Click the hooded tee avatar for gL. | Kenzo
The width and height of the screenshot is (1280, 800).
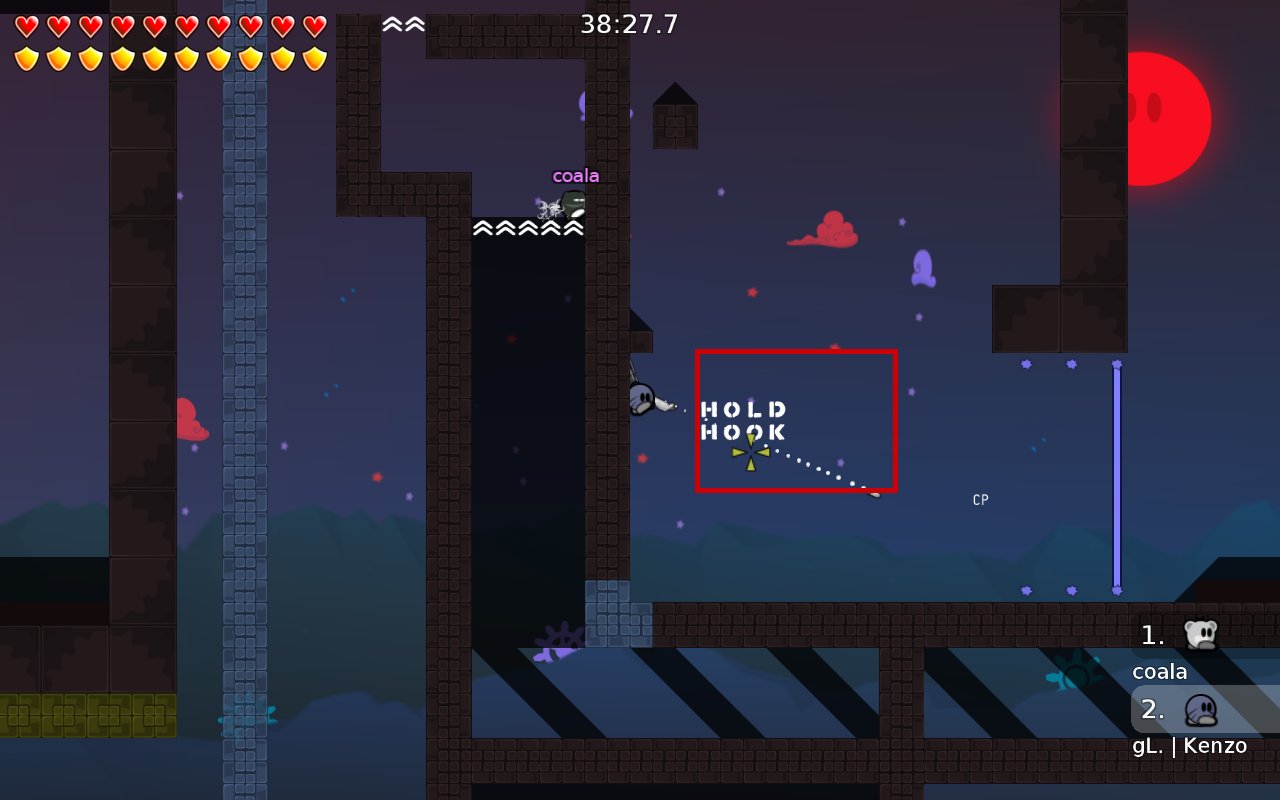(1203, 709)
